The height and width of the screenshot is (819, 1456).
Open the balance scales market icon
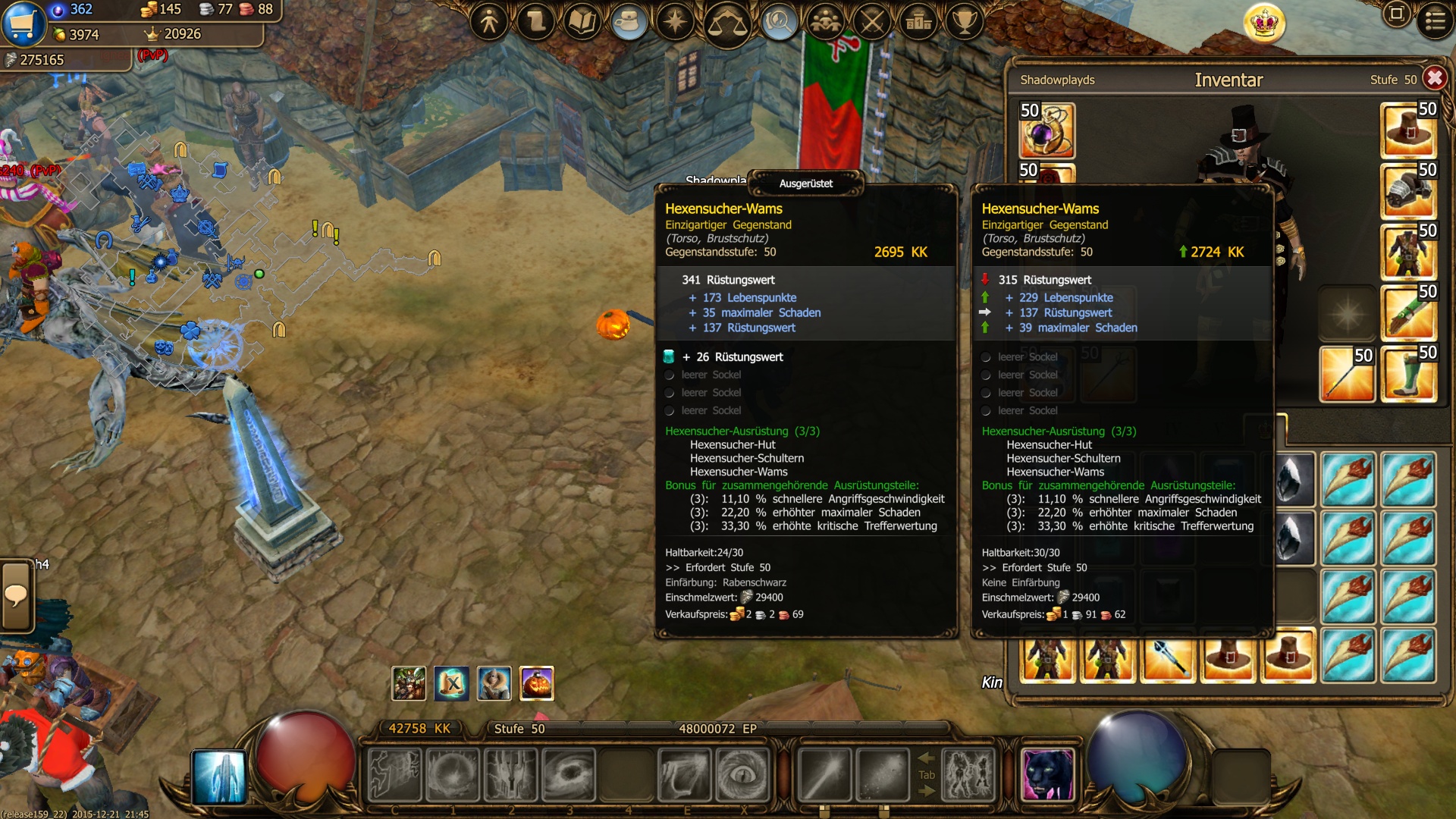(x=726, y=24)
